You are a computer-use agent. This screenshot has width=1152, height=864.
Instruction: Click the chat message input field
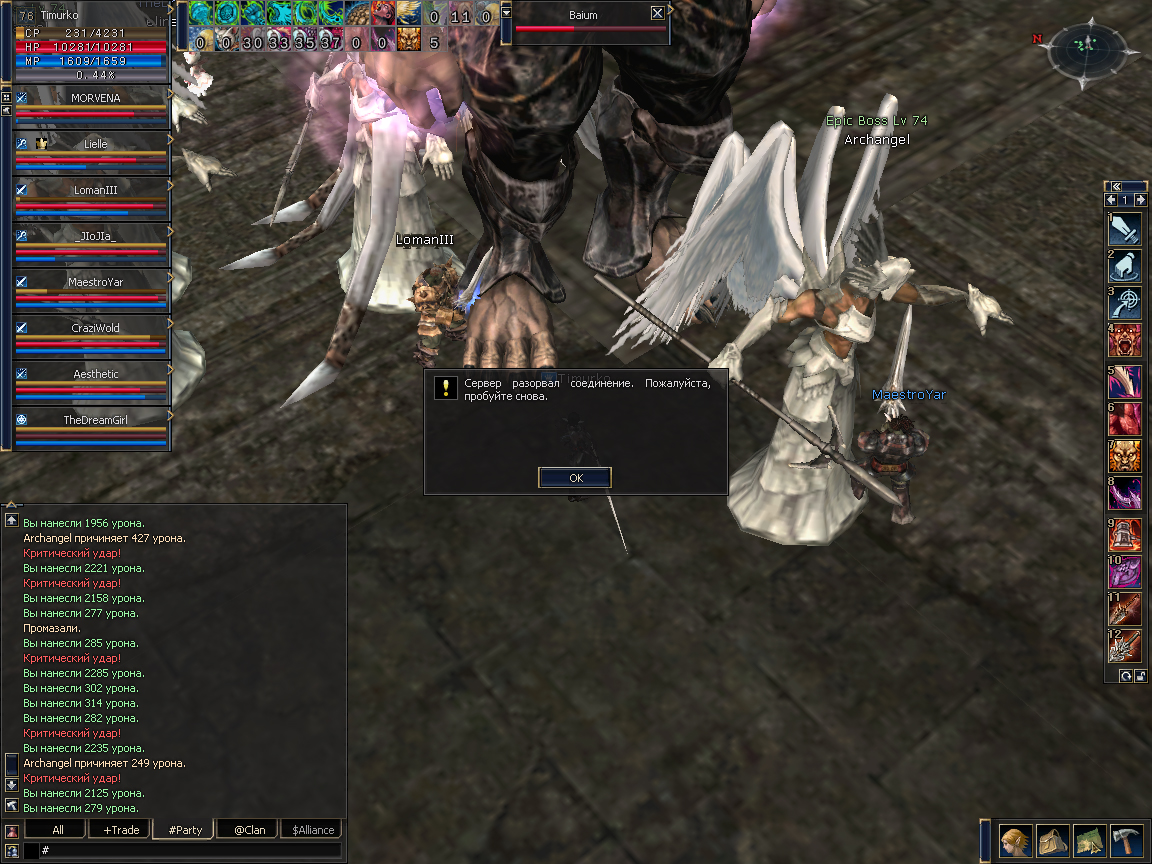pos(190,850)
